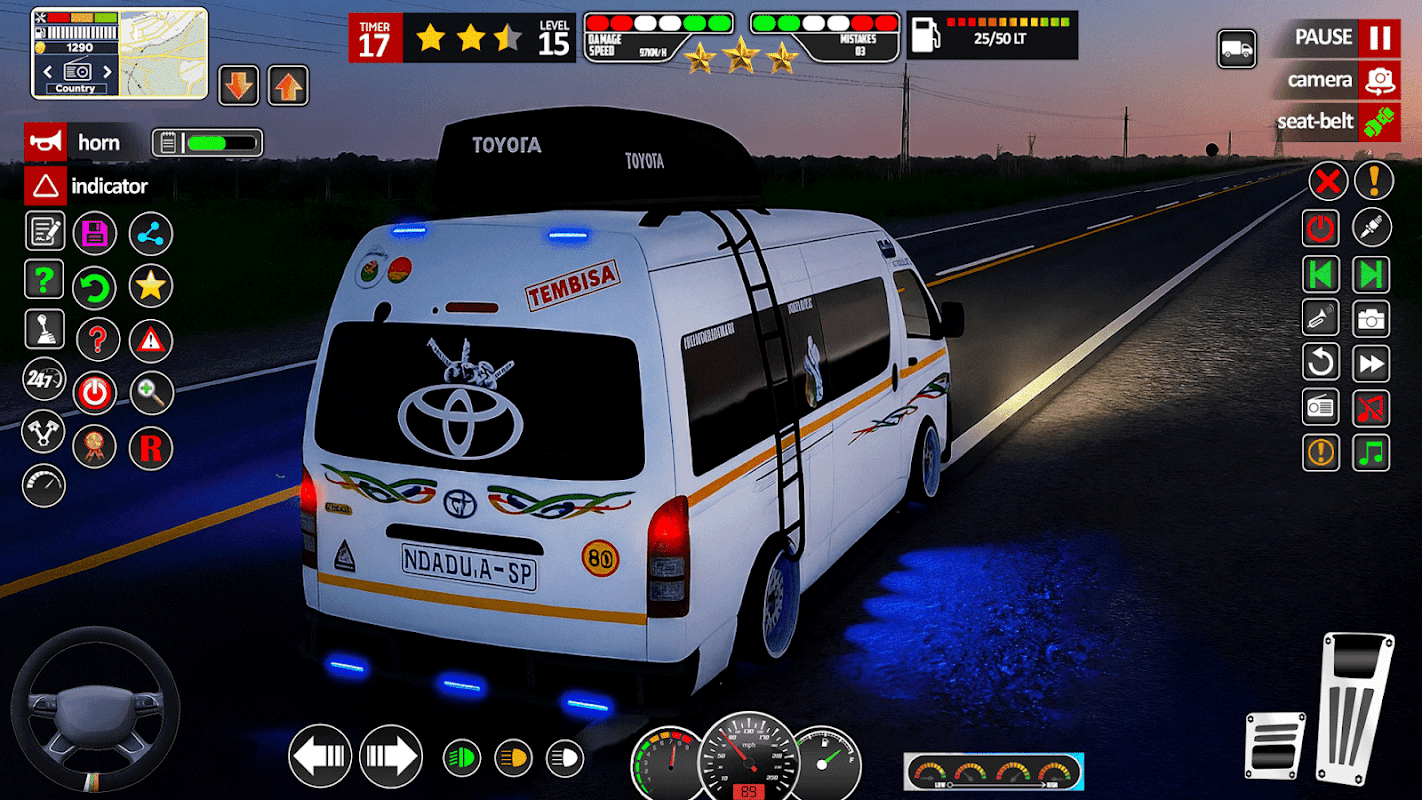Open the screenshot camera icon
The height and width of the screenshot is (800, 1422).
click(1371, 319)
